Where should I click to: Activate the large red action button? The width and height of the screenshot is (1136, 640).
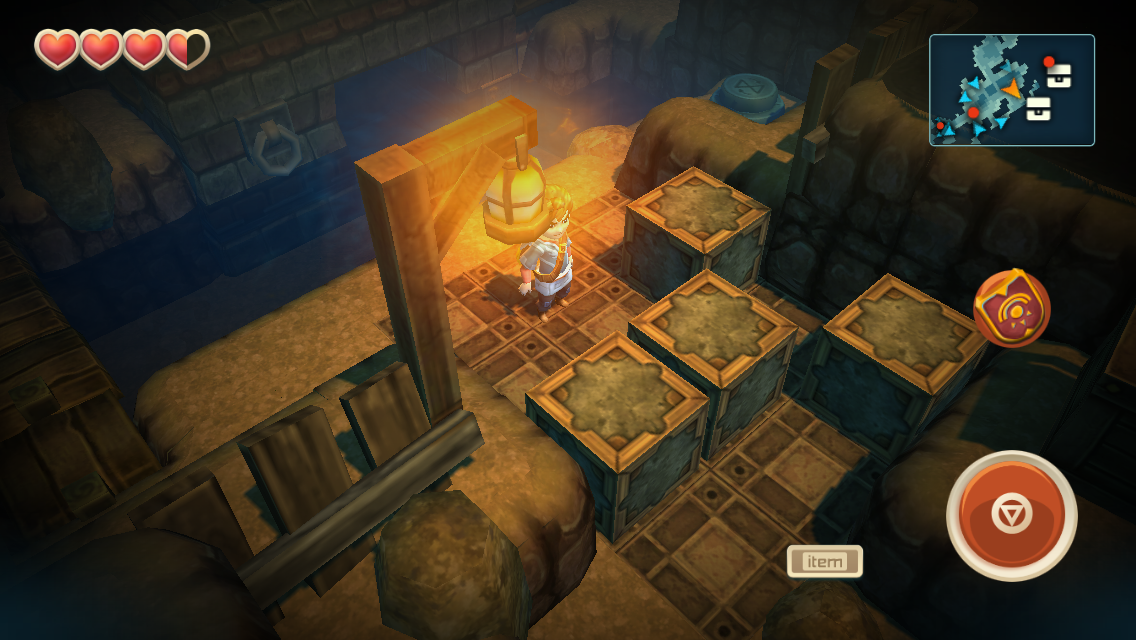pyautogui.click(x=1011, y=515)
